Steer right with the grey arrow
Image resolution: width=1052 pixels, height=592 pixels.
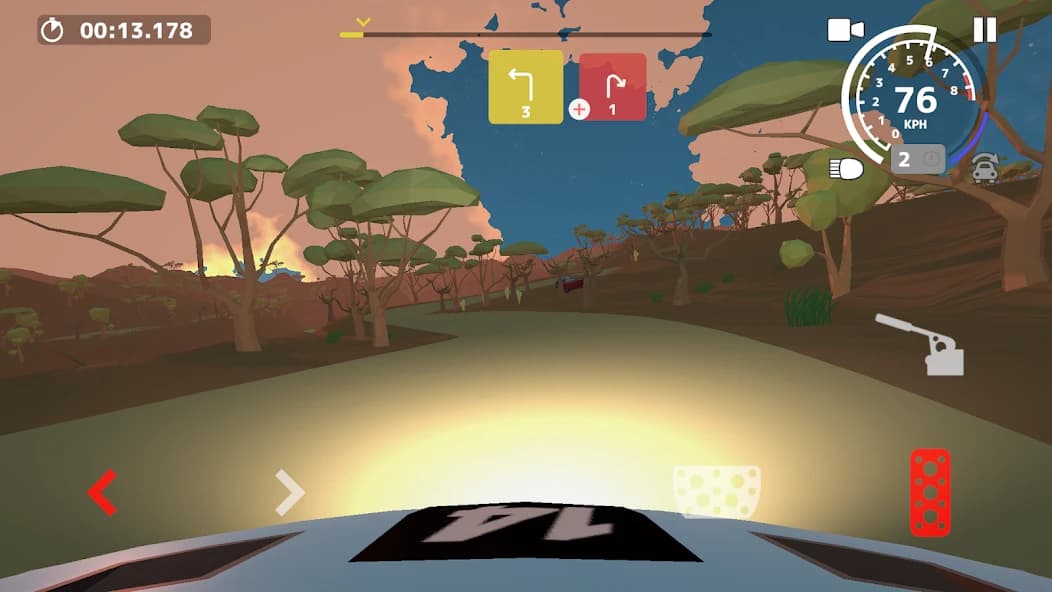[x=289, y=492]
